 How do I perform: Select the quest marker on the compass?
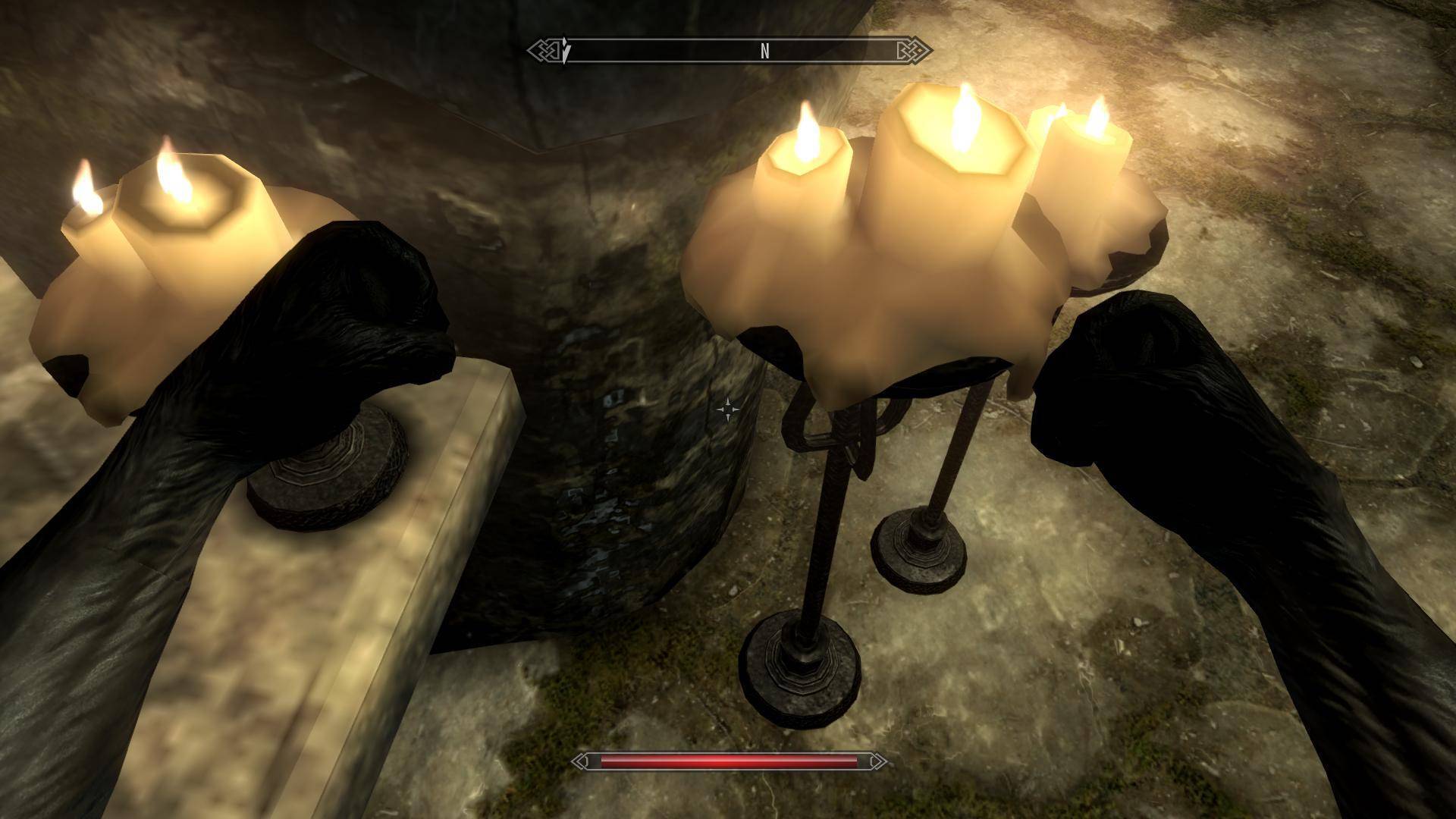(x=566, y=52)
